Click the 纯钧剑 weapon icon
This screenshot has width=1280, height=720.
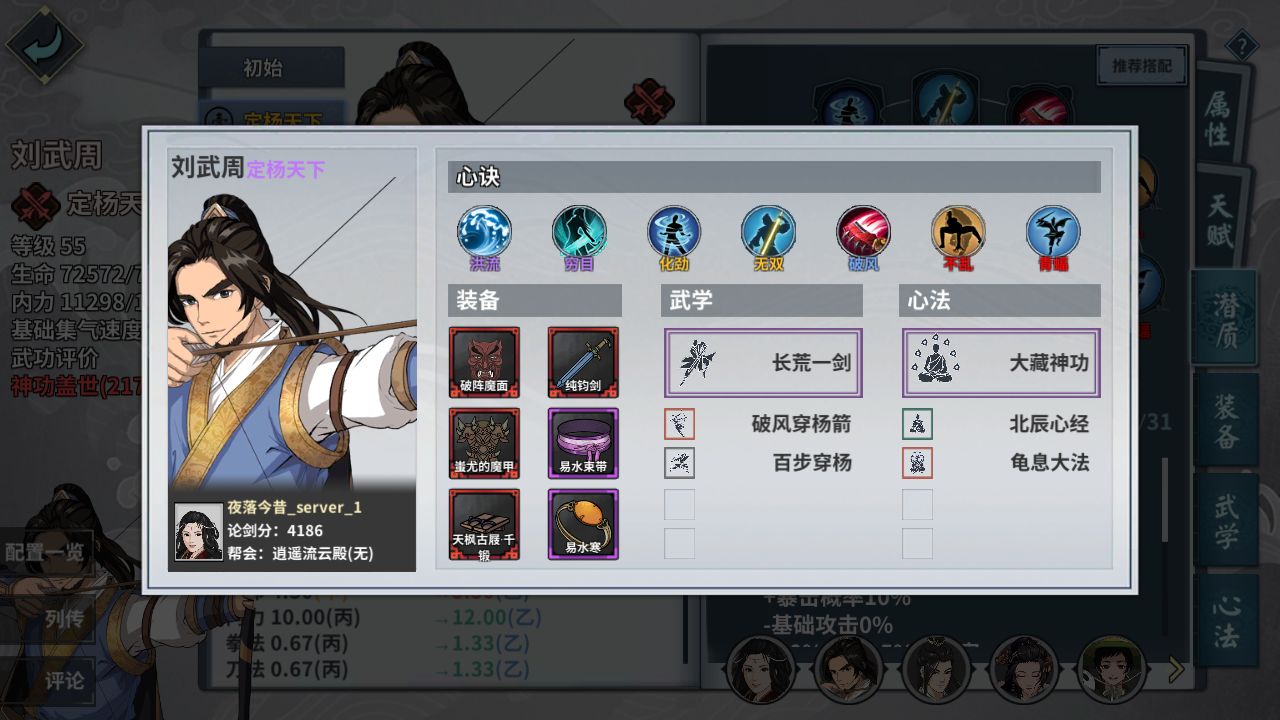tap(584, 363)
